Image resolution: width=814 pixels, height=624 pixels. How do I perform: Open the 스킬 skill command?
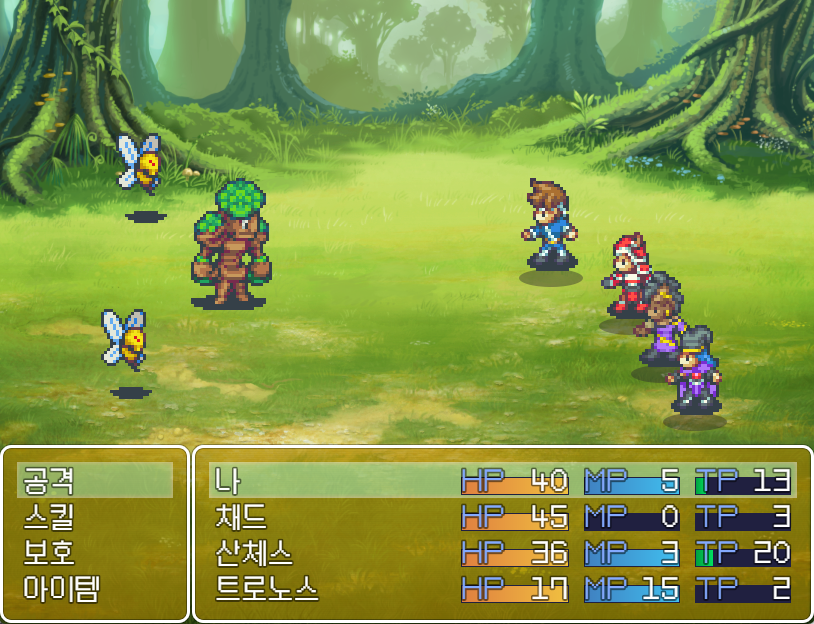(95, 517)
